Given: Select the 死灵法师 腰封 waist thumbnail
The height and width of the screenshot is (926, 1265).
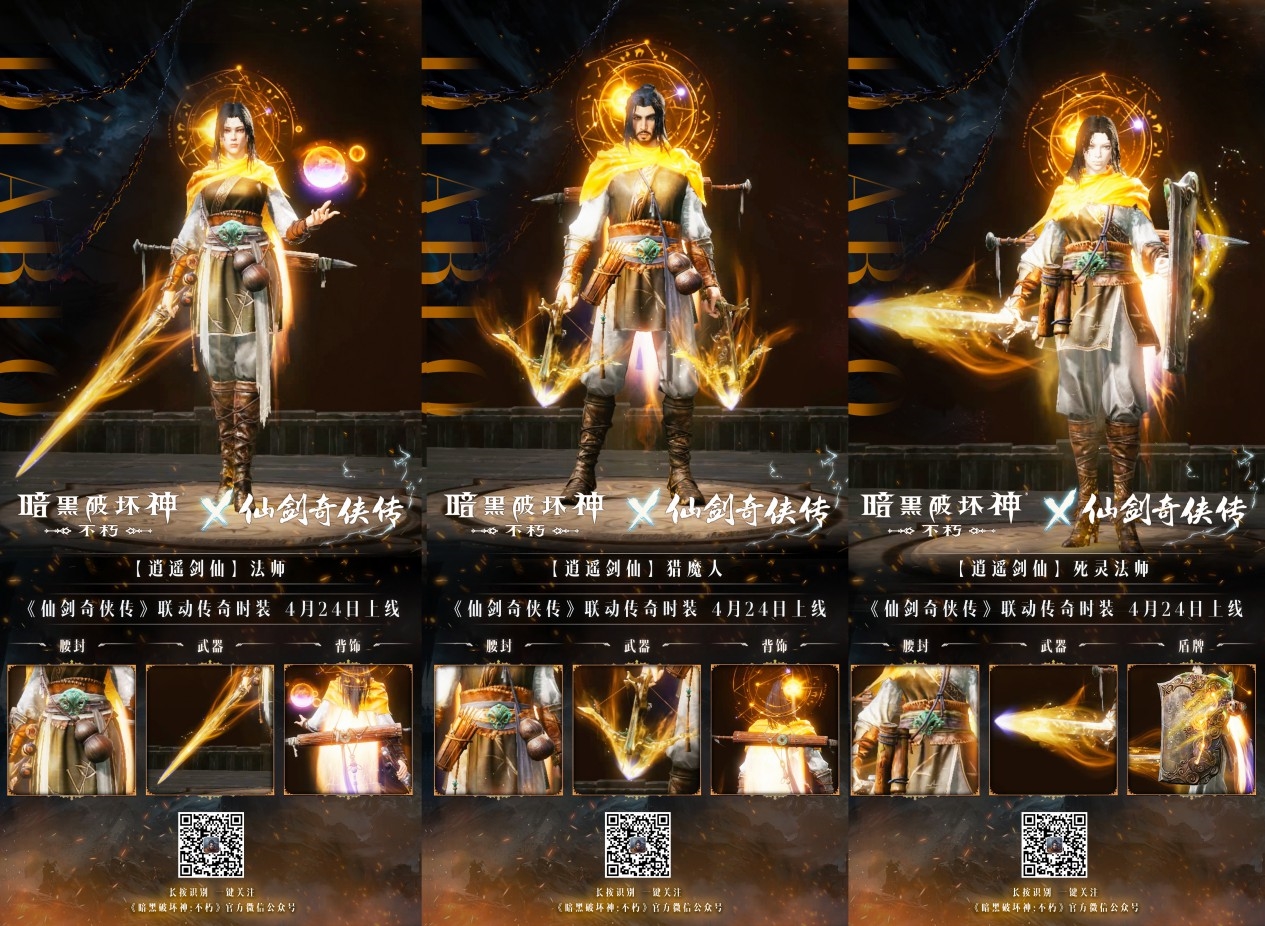Looking at the screenshot, I should click(914, 730).
